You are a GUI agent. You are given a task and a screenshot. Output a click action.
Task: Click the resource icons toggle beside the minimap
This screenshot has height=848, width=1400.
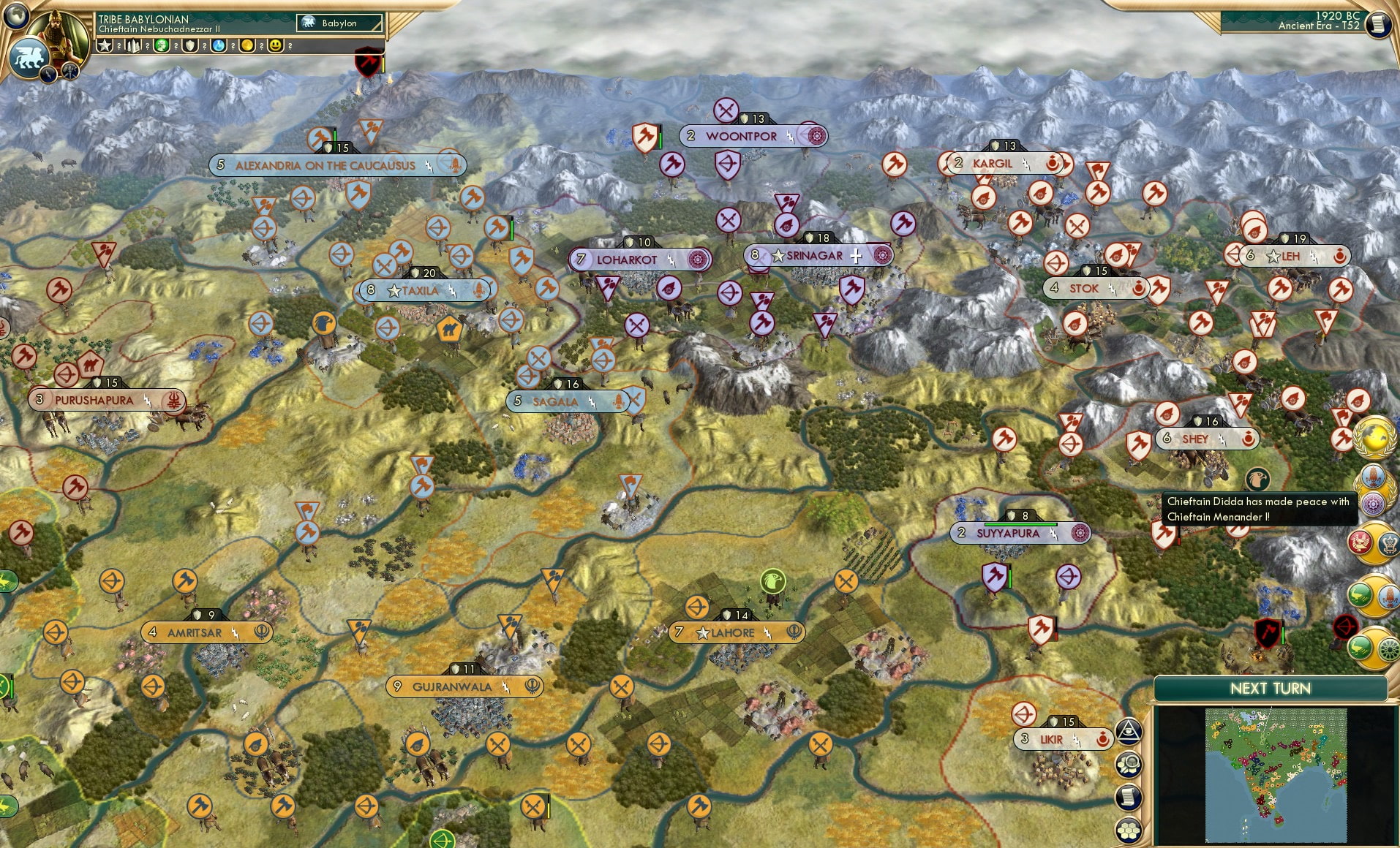coord(1129,765)
